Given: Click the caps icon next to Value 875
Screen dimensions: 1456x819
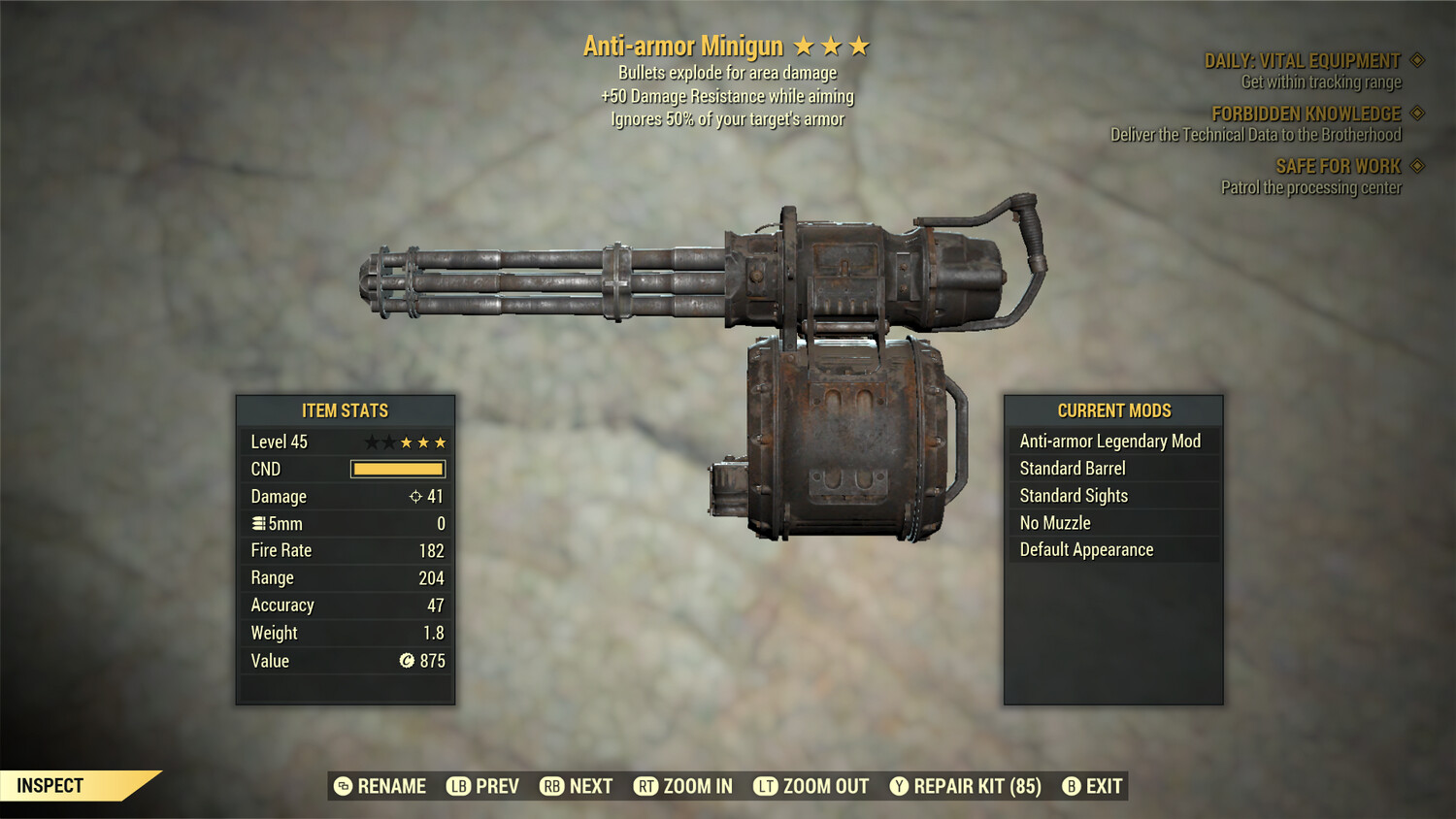Looking at the screenshot, I should point(409,661).
